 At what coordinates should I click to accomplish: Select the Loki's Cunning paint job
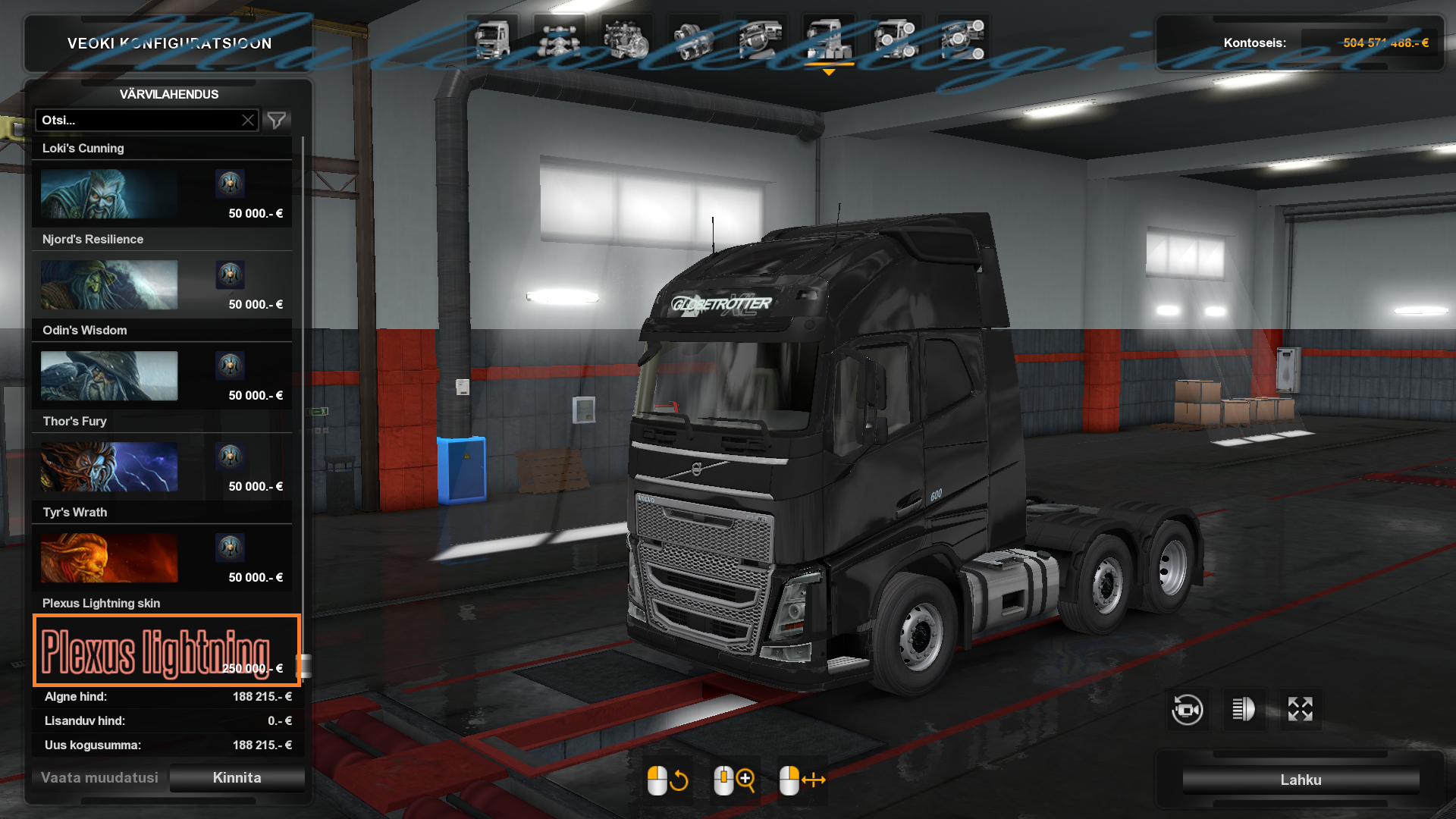point(162,194)
